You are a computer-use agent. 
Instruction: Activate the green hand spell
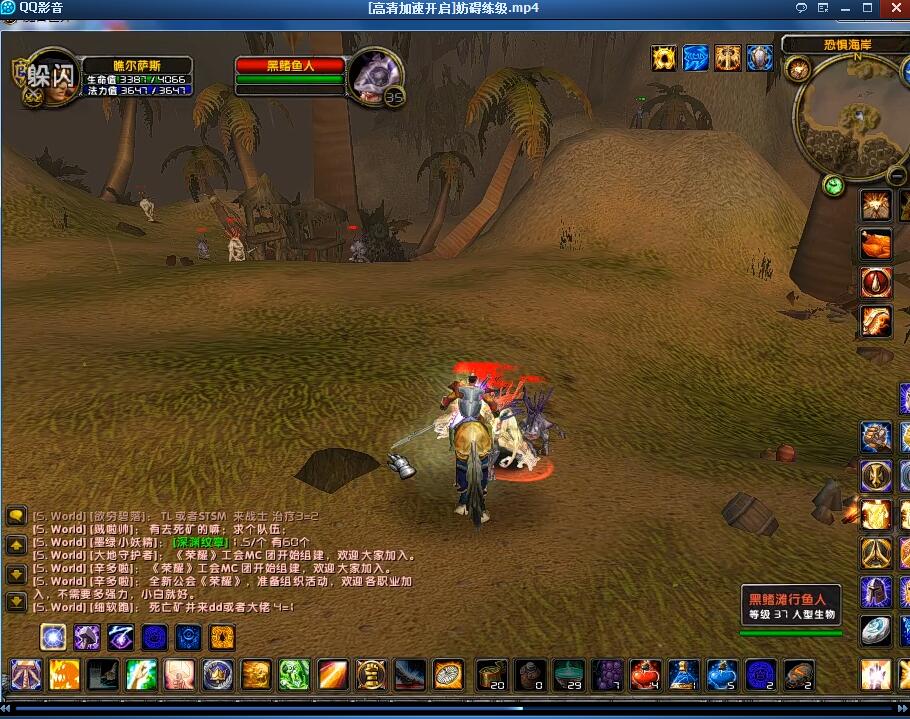[x=293, y=675]
